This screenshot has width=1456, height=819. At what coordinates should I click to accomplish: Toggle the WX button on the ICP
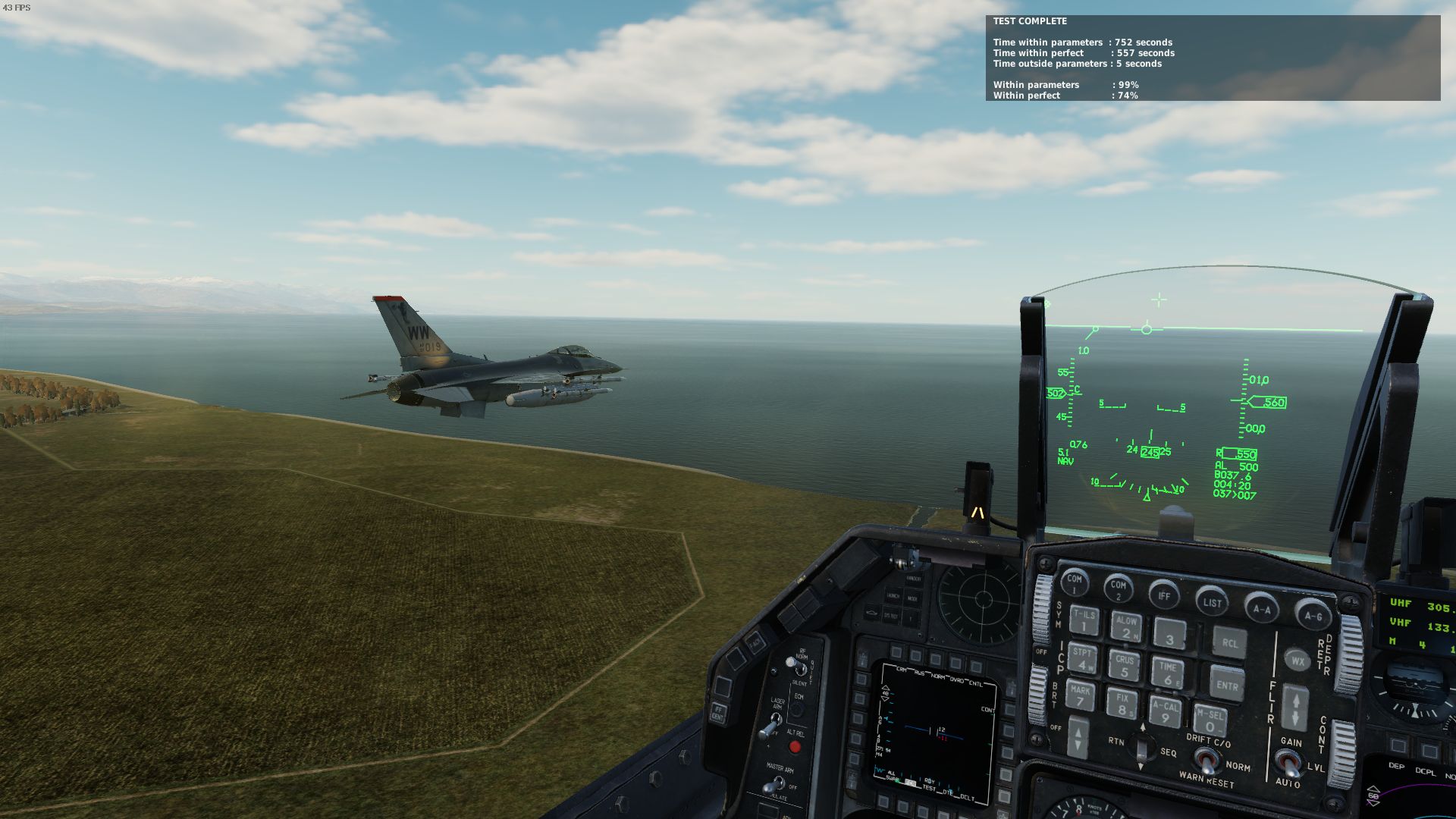(1298, 661)
